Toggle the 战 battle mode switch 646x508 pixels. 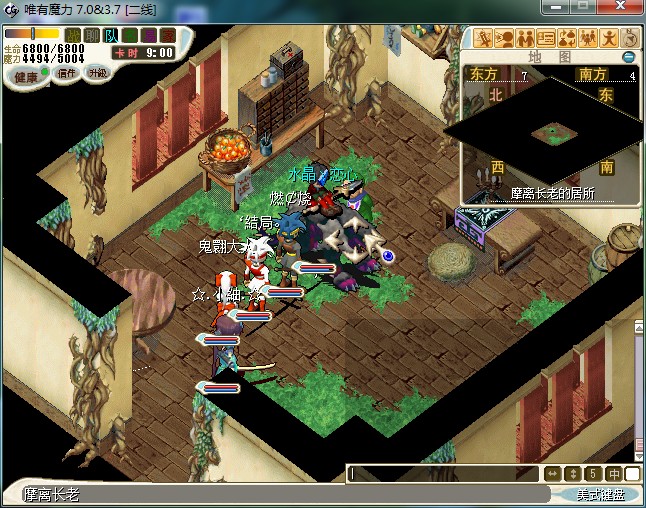[74, 36]
